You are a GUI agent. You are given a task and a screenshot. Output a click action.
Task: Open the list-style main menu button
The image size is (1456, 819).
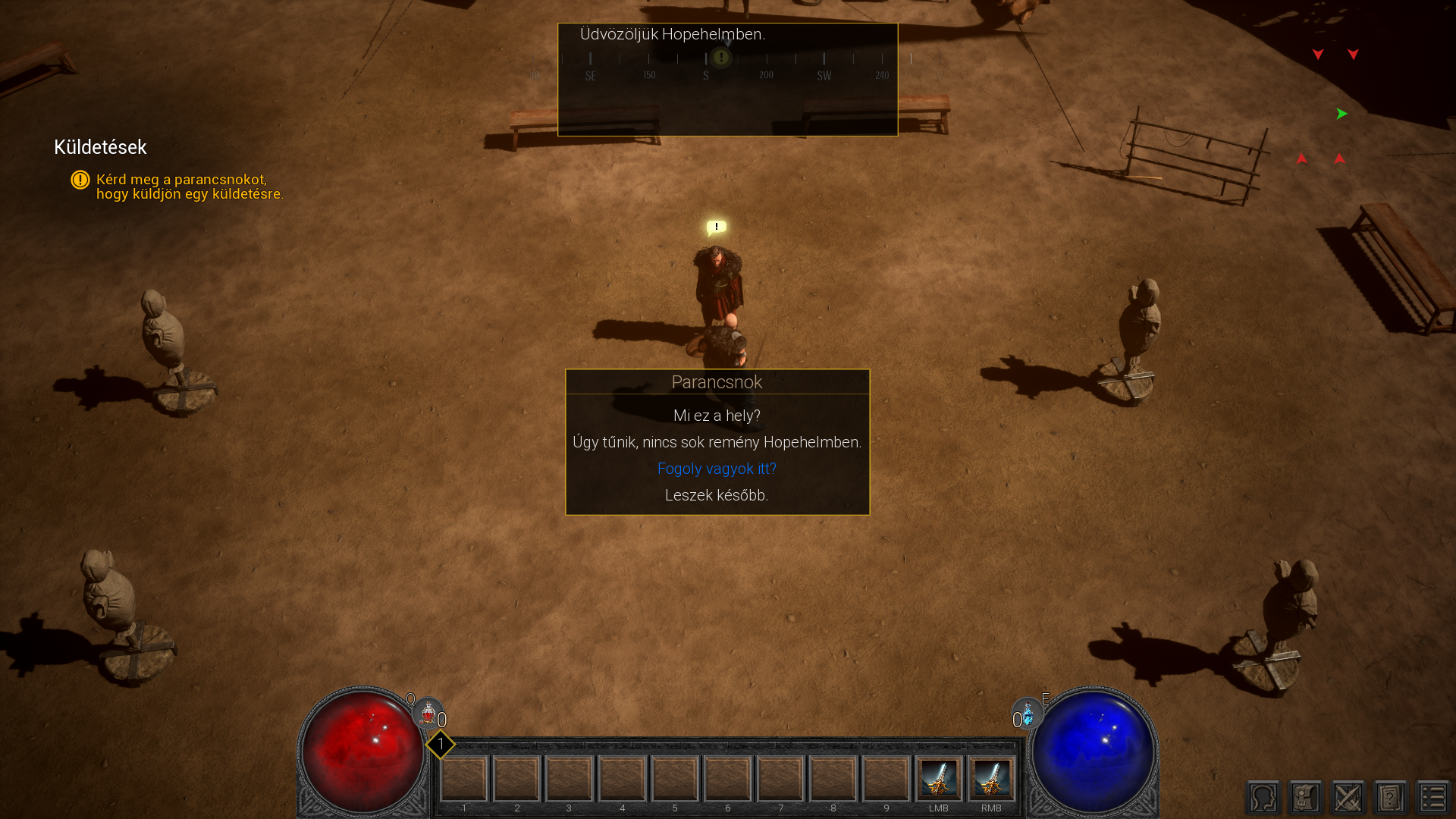(1433, 798)
